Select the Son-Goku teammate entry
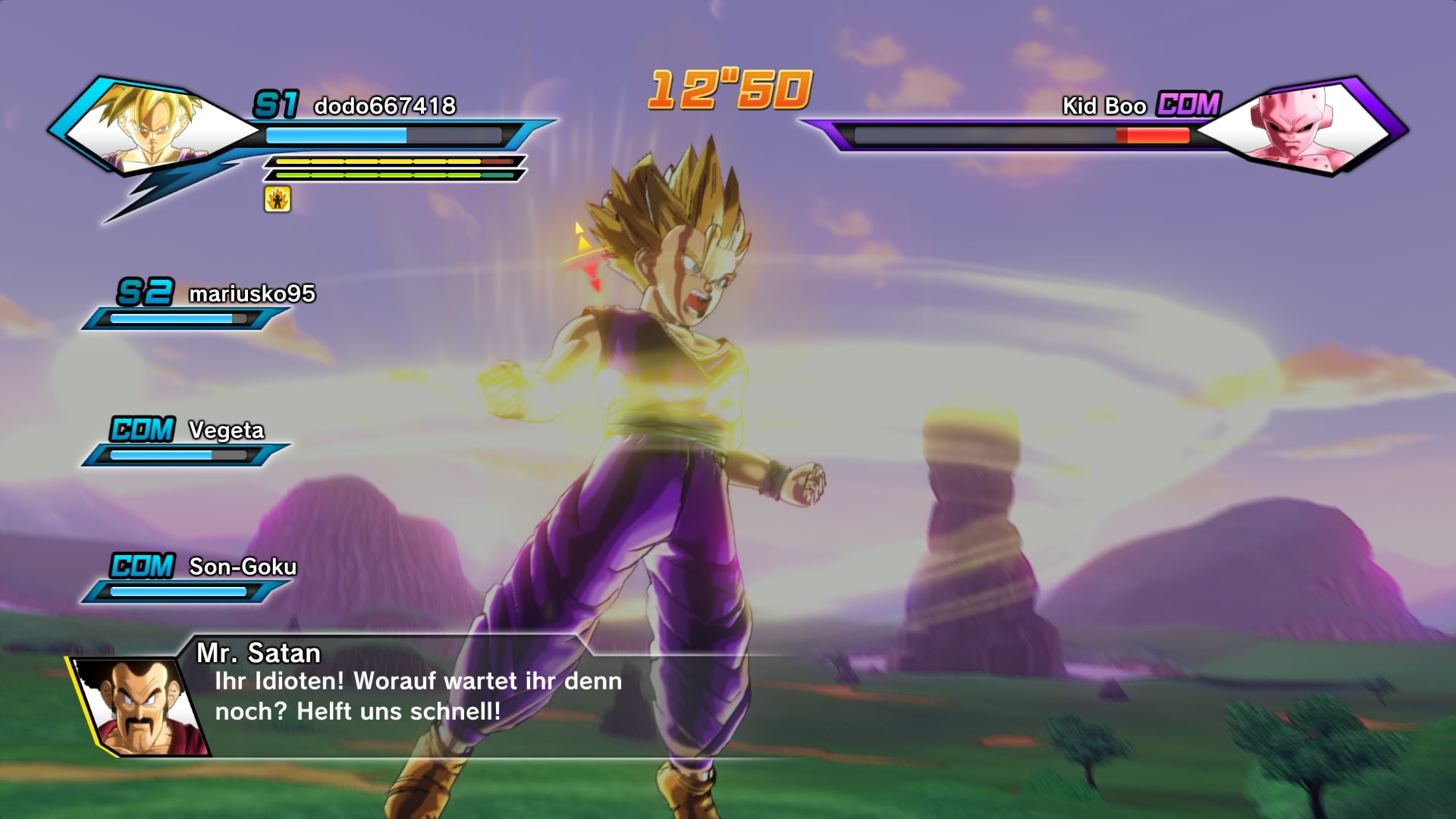 point(242,567)
